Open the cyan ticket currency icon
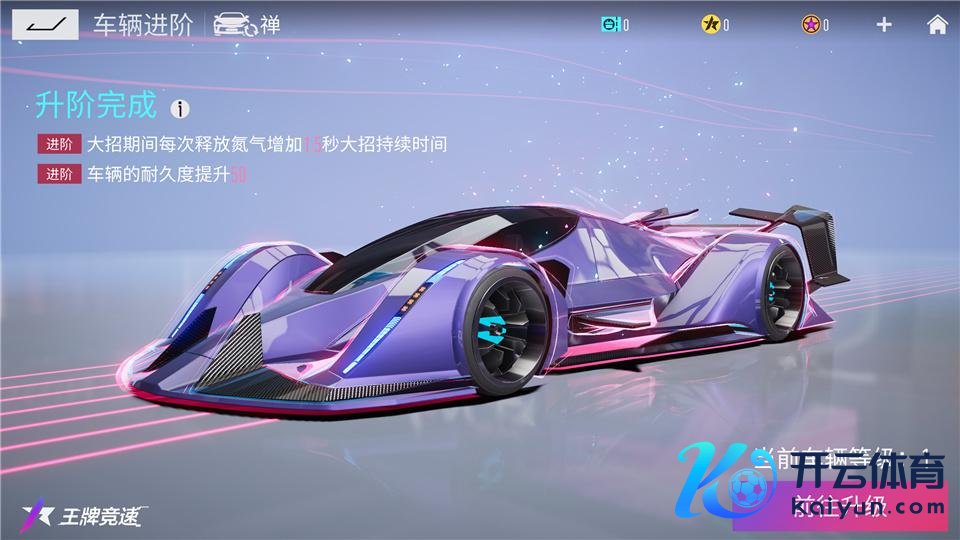Viewport: 960px width, 540px height. pos(611,25)
